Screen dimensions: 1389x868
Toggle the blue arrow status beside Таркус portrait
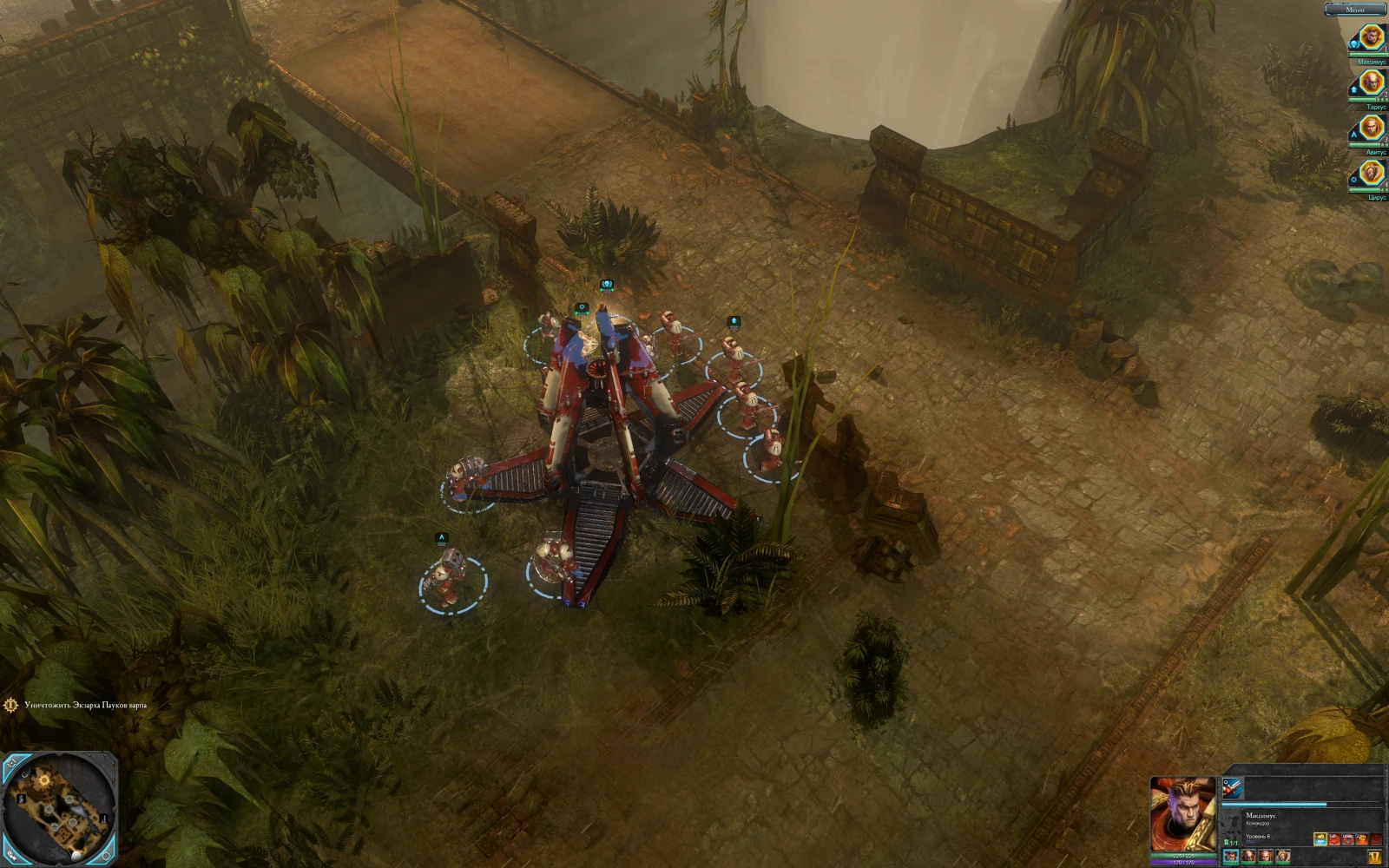(1353, 90)
